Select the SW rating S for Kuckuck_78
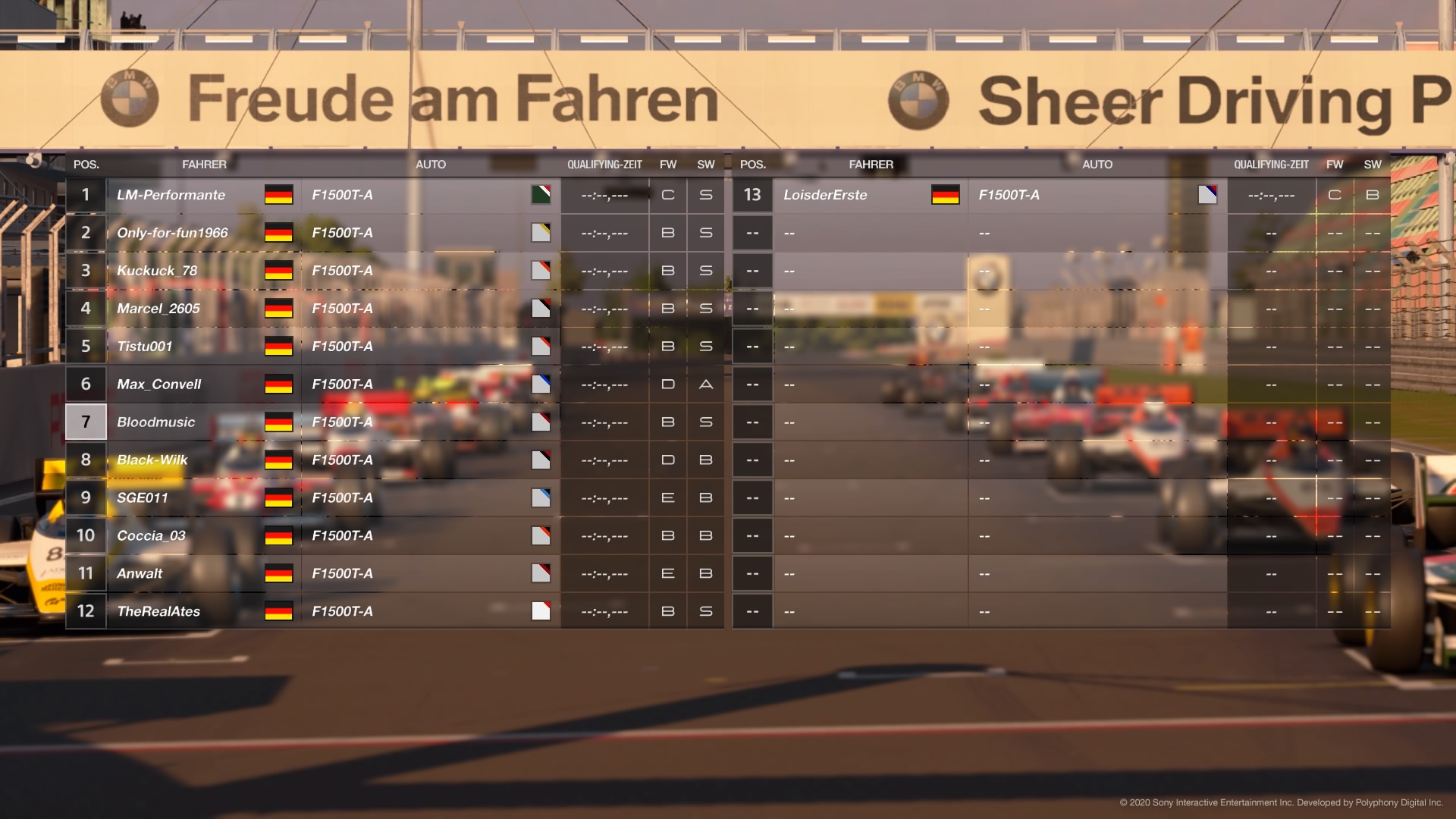Screen dimensions: 1456x819 tap(705, 270)
